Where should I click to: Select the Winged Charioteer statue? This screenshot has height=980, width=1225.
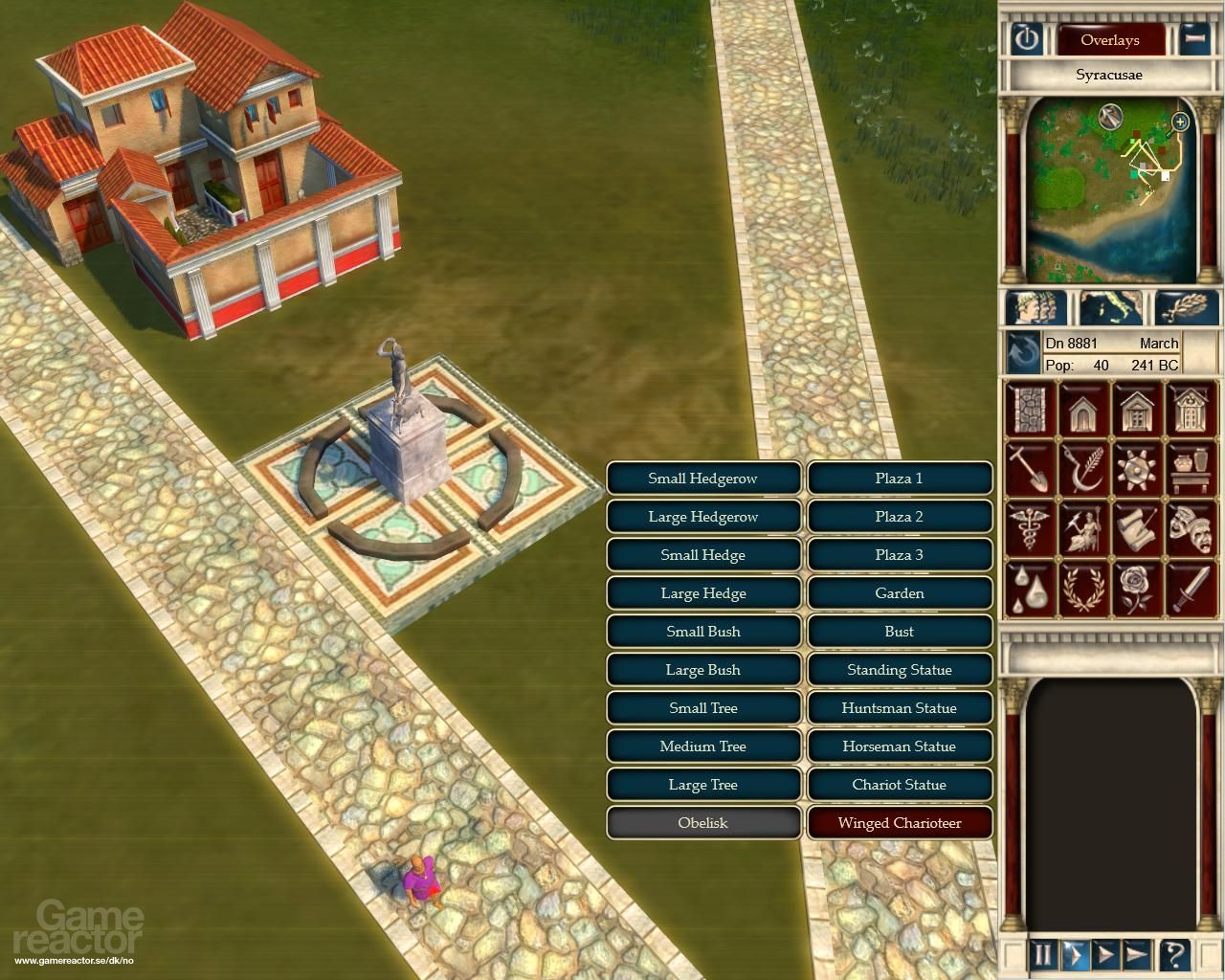coord(900,823)
